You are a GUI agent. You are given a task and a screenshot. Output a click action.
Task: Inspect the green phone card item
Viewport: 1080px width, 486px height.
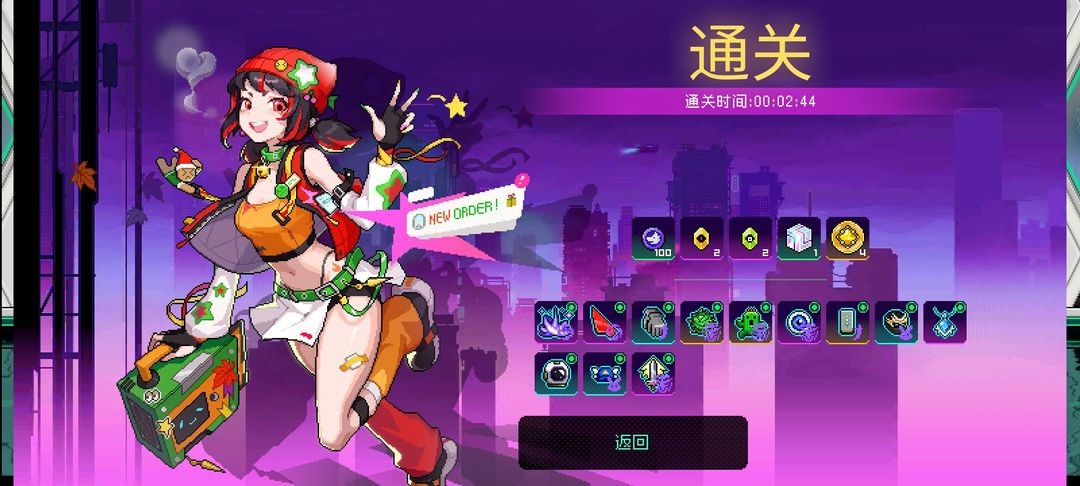tap(848, 322)
